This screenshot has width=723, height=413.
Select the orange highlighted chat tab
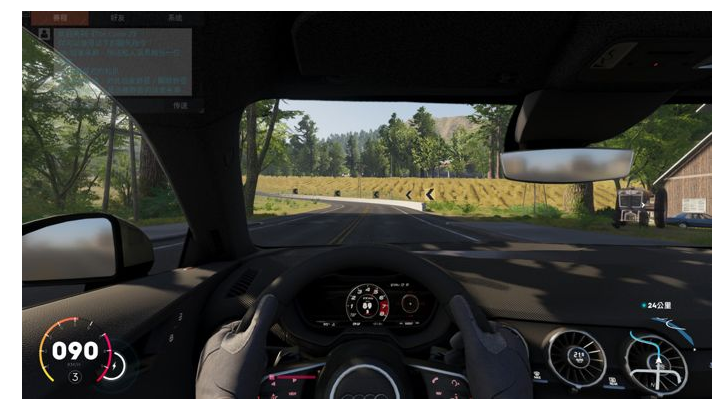59,18
